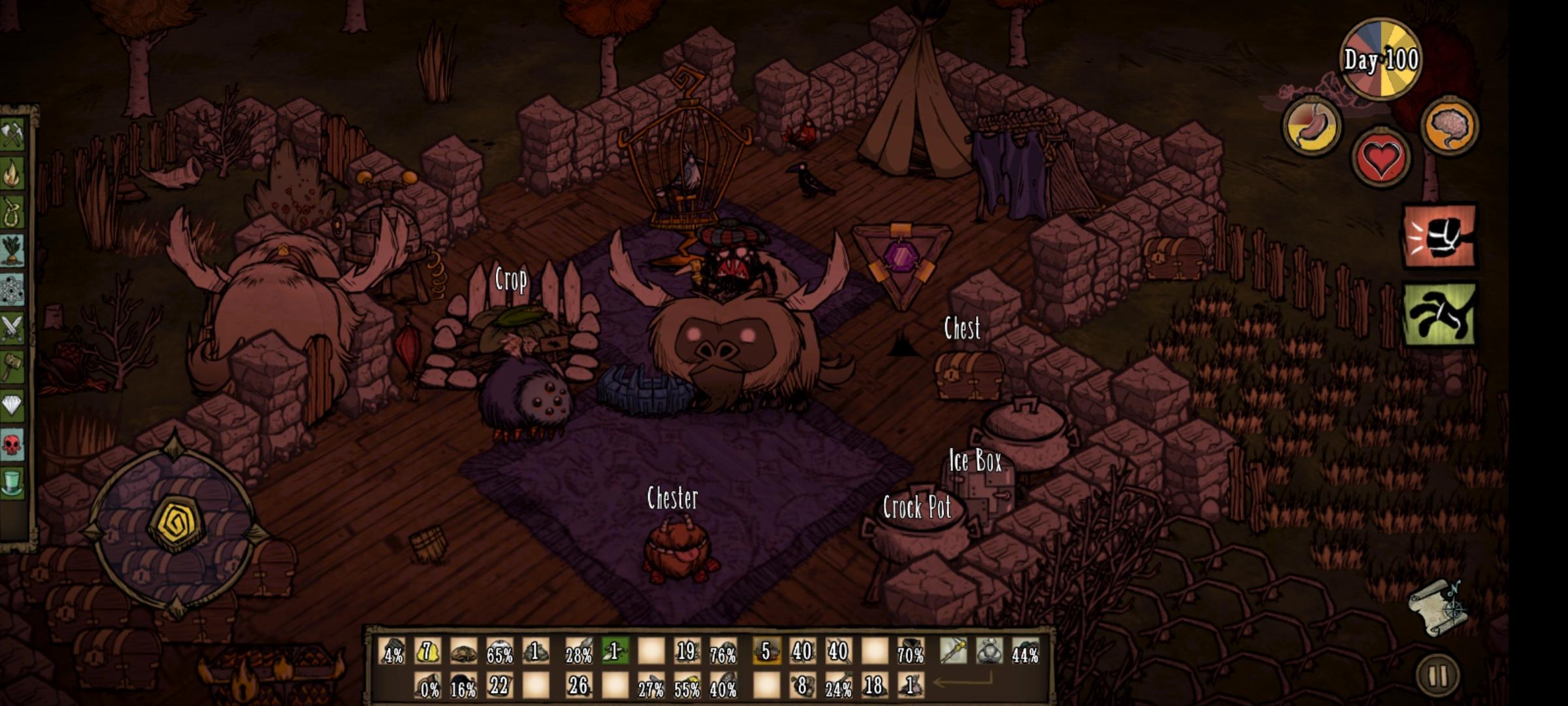Select the equipped golden staff slot

pos(953,652)
